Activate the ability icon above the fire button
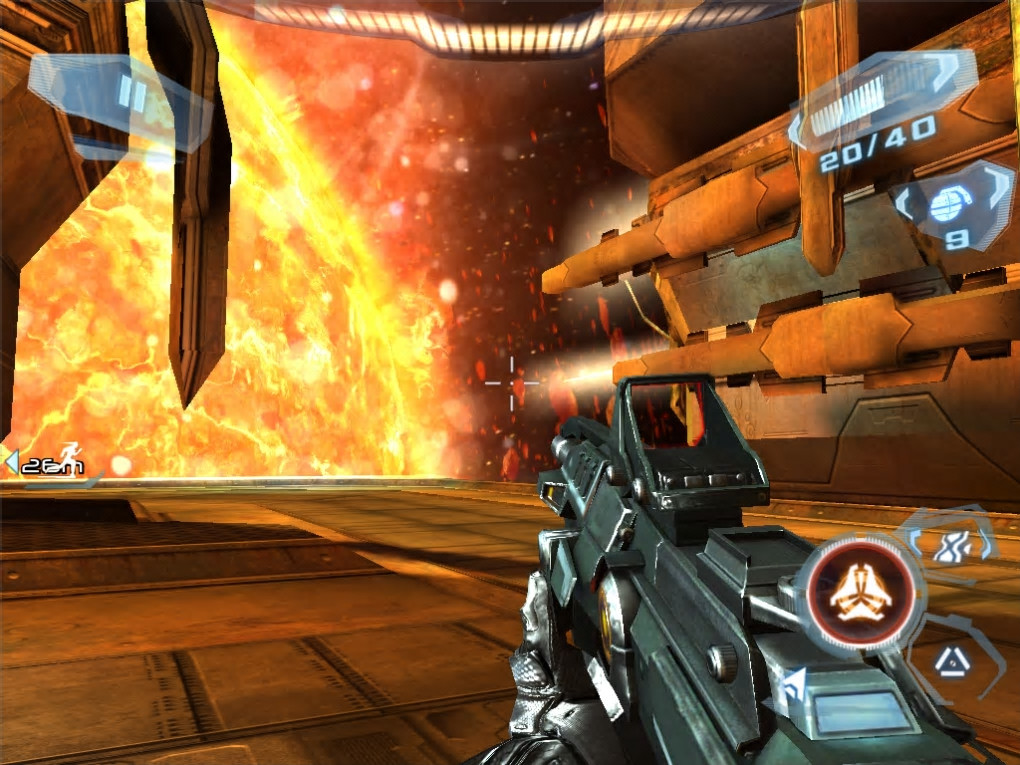Image resolution: width=1020 pixels, height=765 pixels. [x=951, y=544]
